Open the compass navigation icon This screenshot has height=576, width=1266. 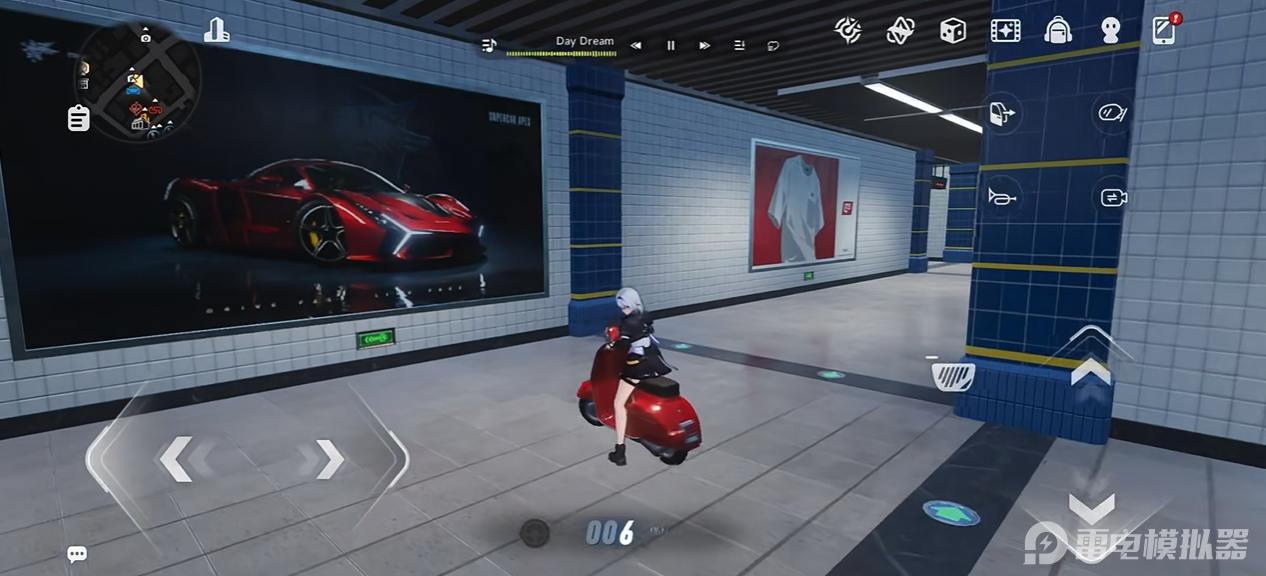[x=849, y=30]
